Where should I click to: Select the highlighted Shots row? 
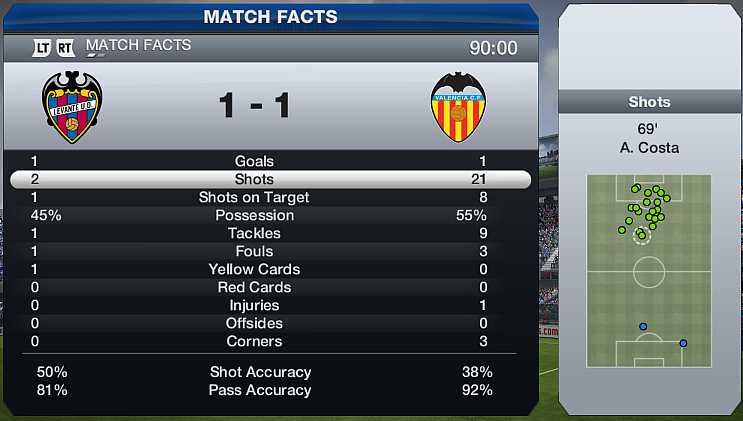(254, 179)
